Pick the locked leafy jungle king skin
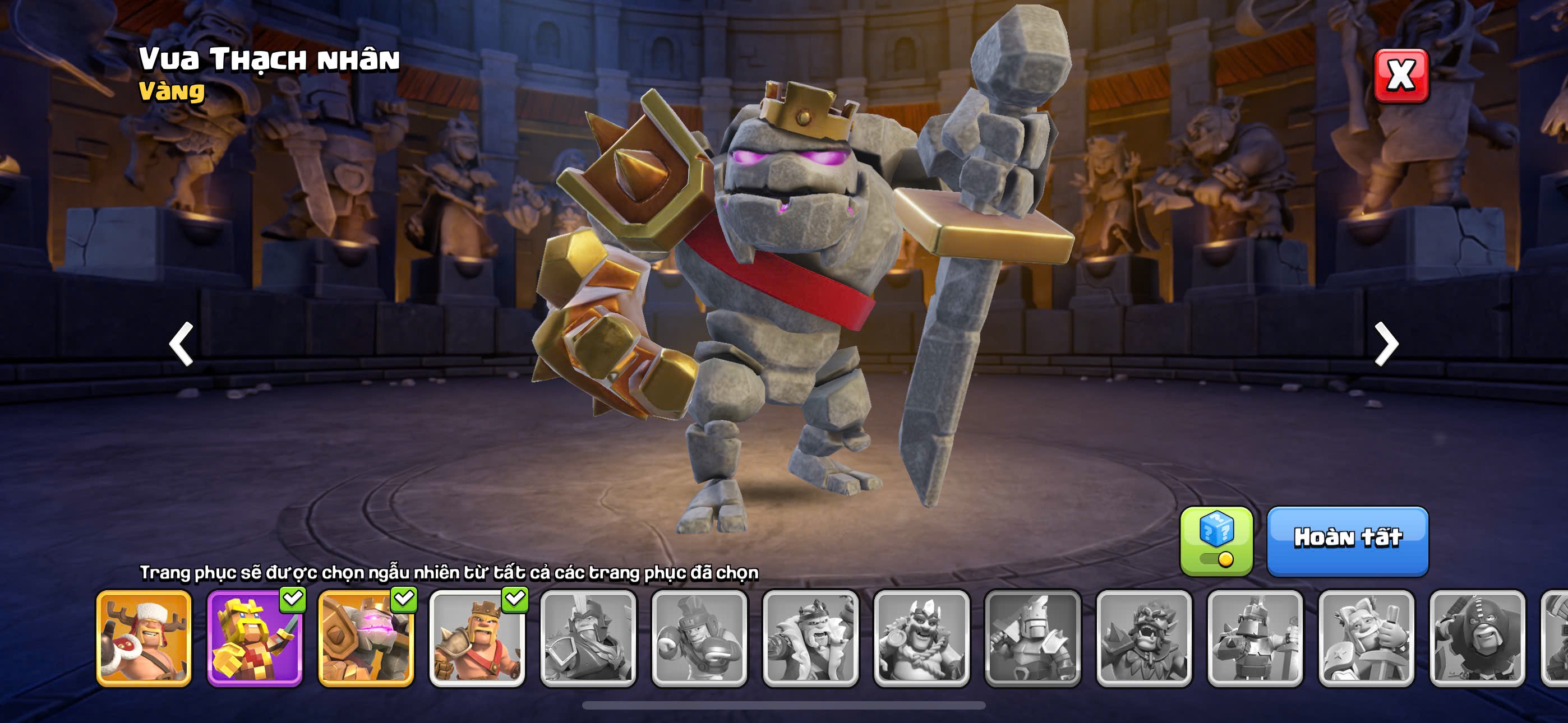1568x723 pixels. click(x=1143, y=638)
